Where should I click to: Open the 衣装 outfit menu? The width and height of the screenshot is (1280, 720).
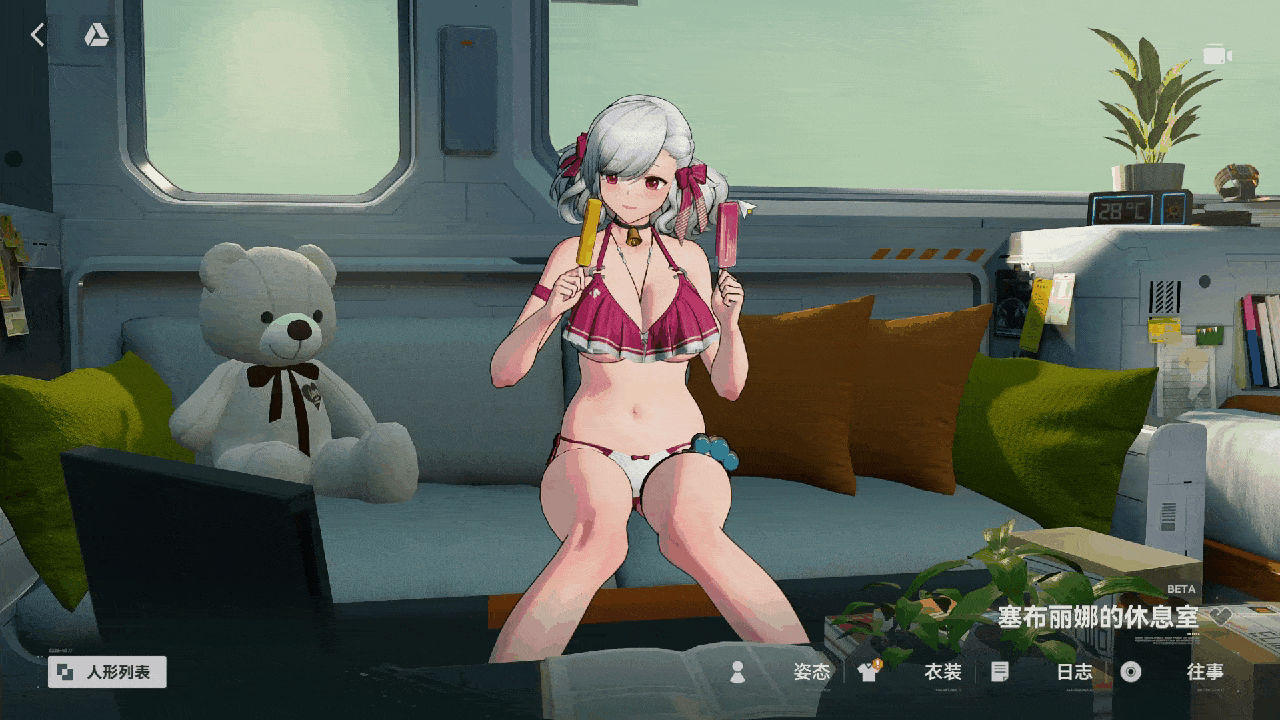point(941,672)
